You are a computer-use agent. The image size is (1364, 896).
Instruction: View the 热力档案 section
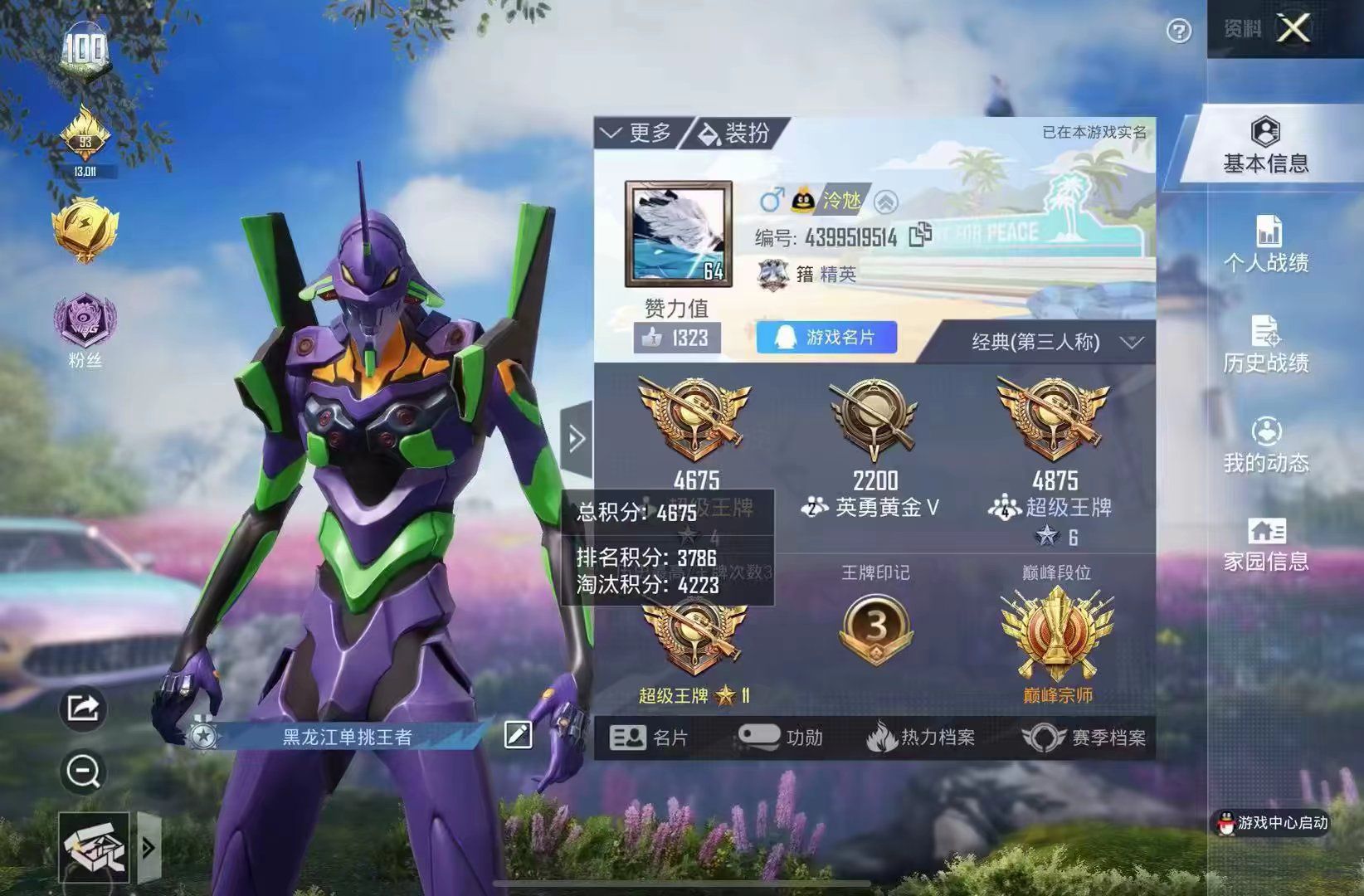click(x=921, y=738)
